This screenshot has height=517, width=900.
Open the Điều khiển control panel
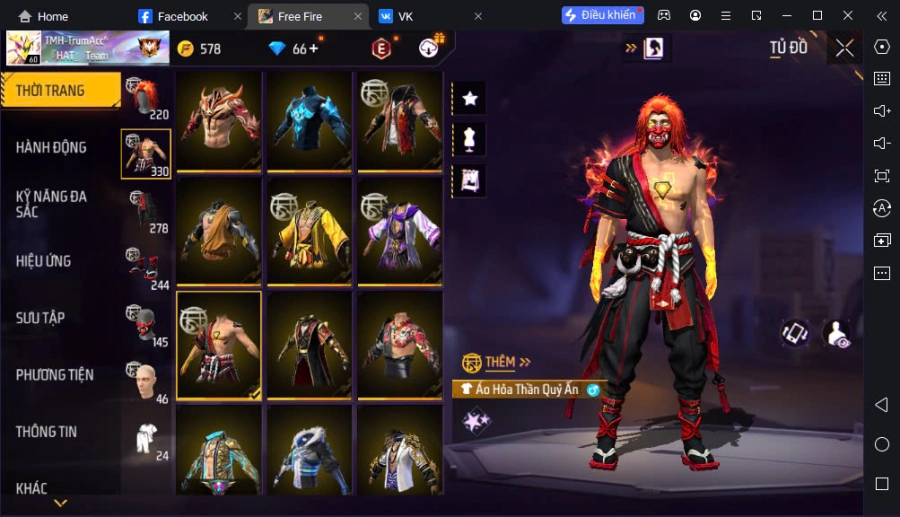(x=600, y=15)
